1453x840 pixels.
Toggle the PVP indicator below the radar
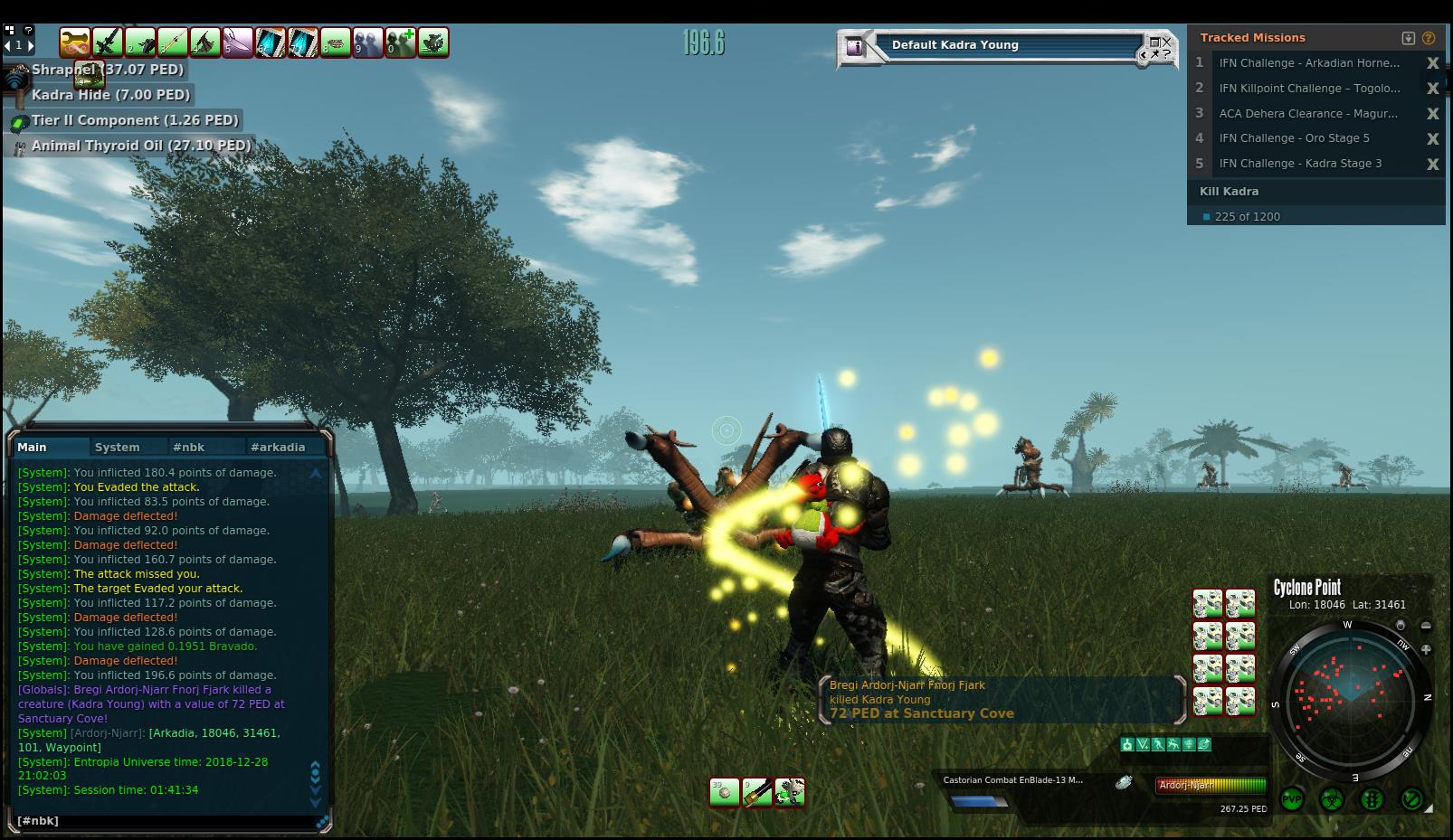pos(1291,799)
